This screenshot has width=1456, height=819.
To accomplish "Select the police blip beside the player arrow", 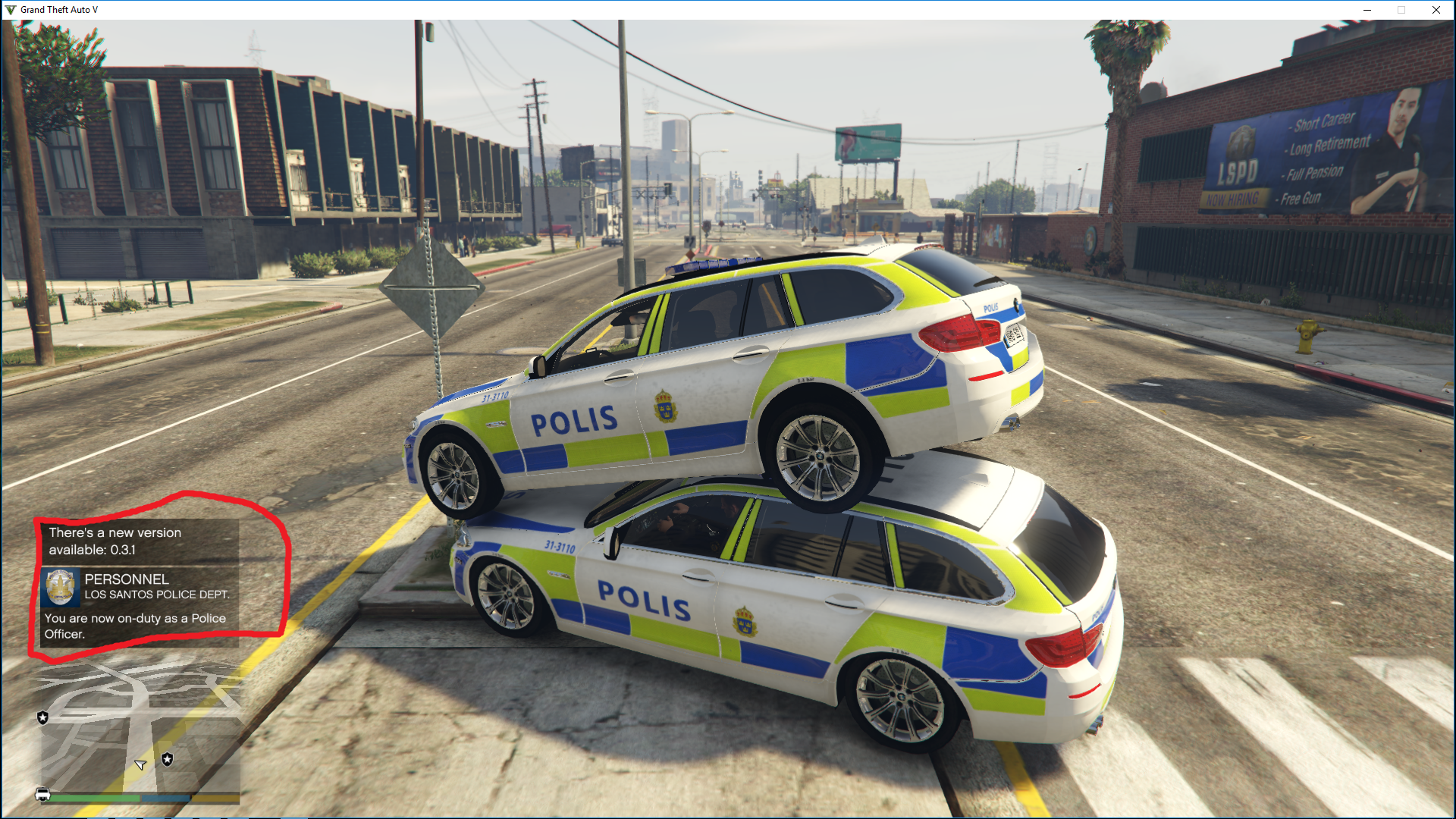I will (x=168, y=759).
